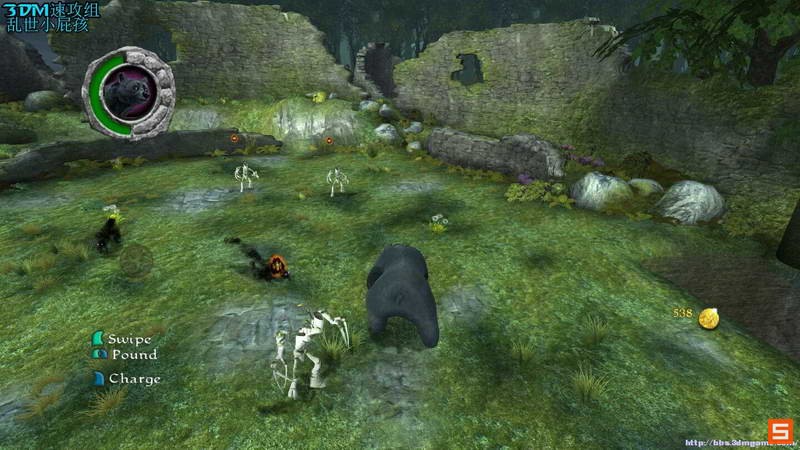800x450 pixels.
Task: Click the gold coin currency icon
Action: pos(709,318)
